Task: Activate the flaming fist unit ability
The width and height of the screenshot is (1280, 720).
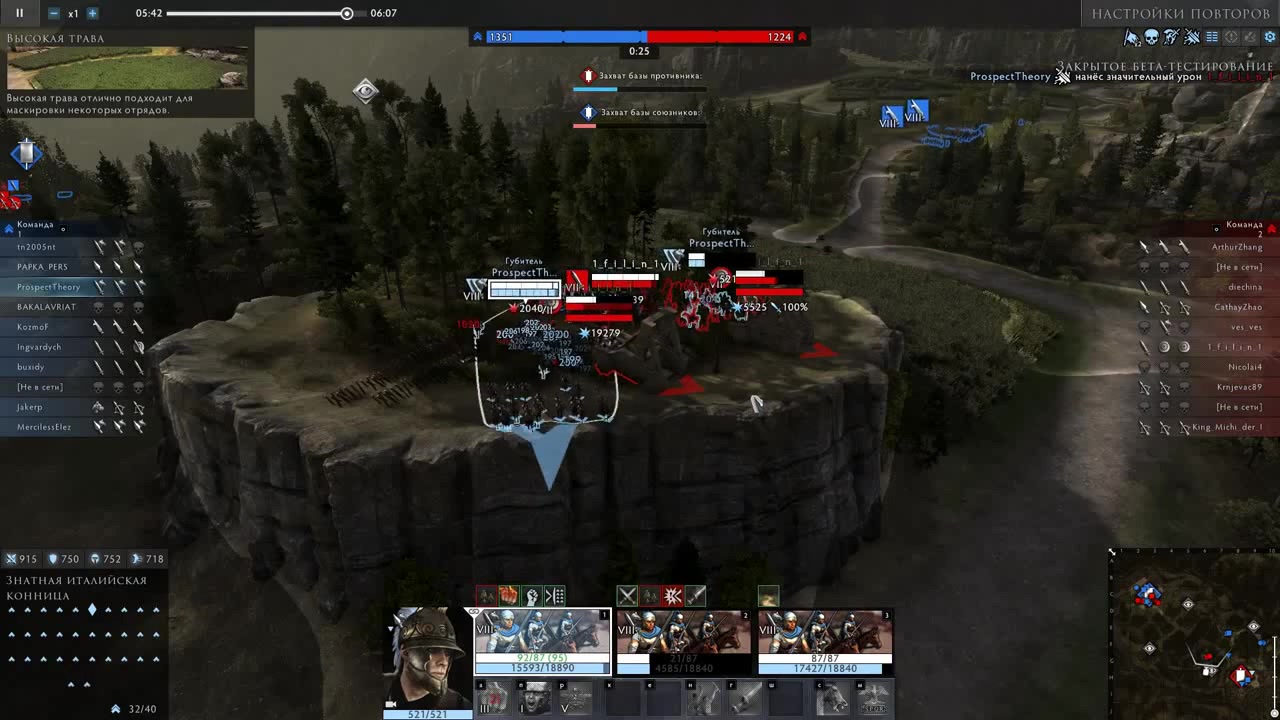Action: [x=508, y=596]
